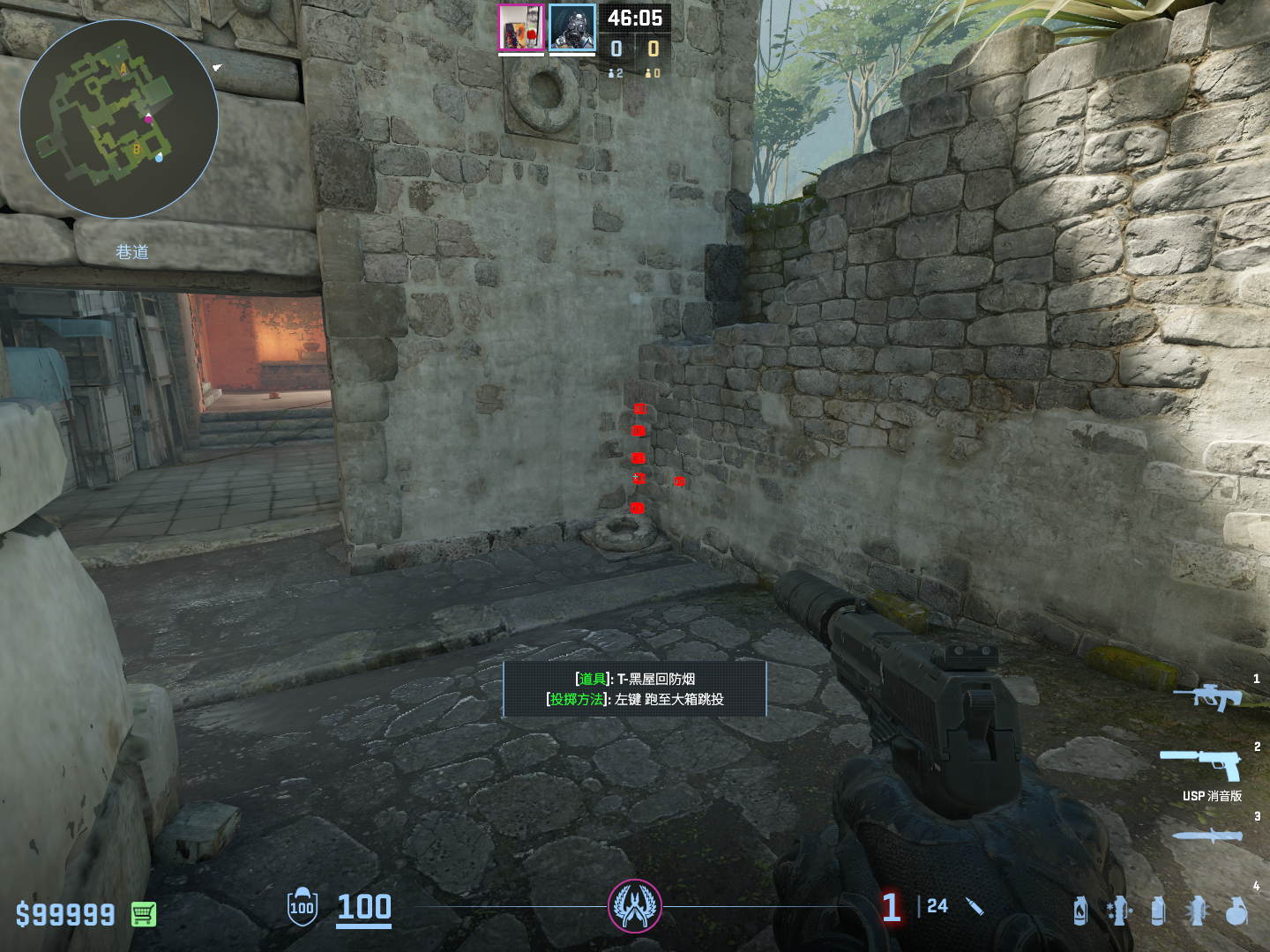Select the round HE grenade icon
Viewport: 1270px width, 952px height.
[x=1236, y=911]
